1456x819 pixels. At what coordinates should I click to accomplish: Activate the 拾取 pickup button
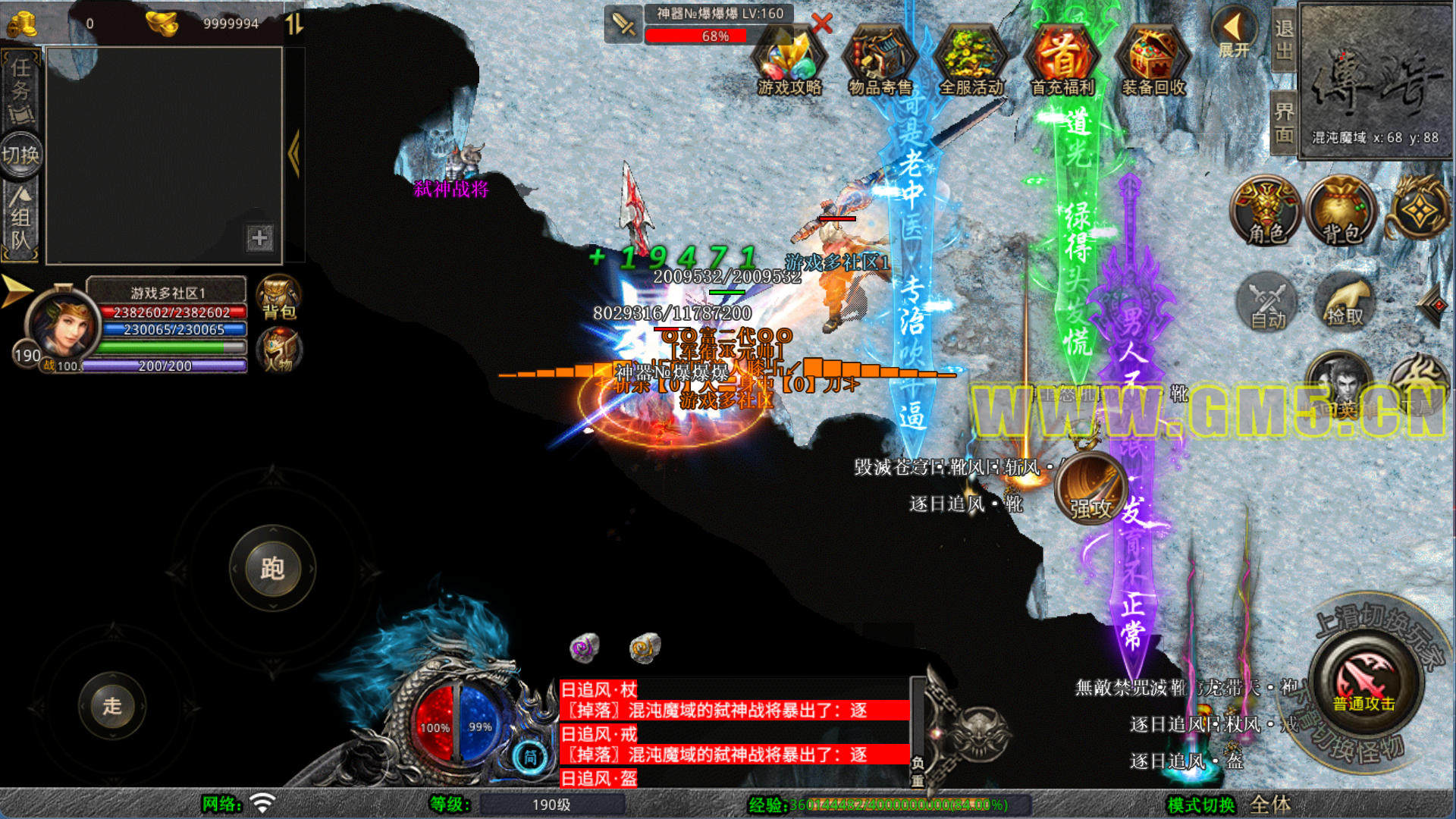[x=1345, y=303]
